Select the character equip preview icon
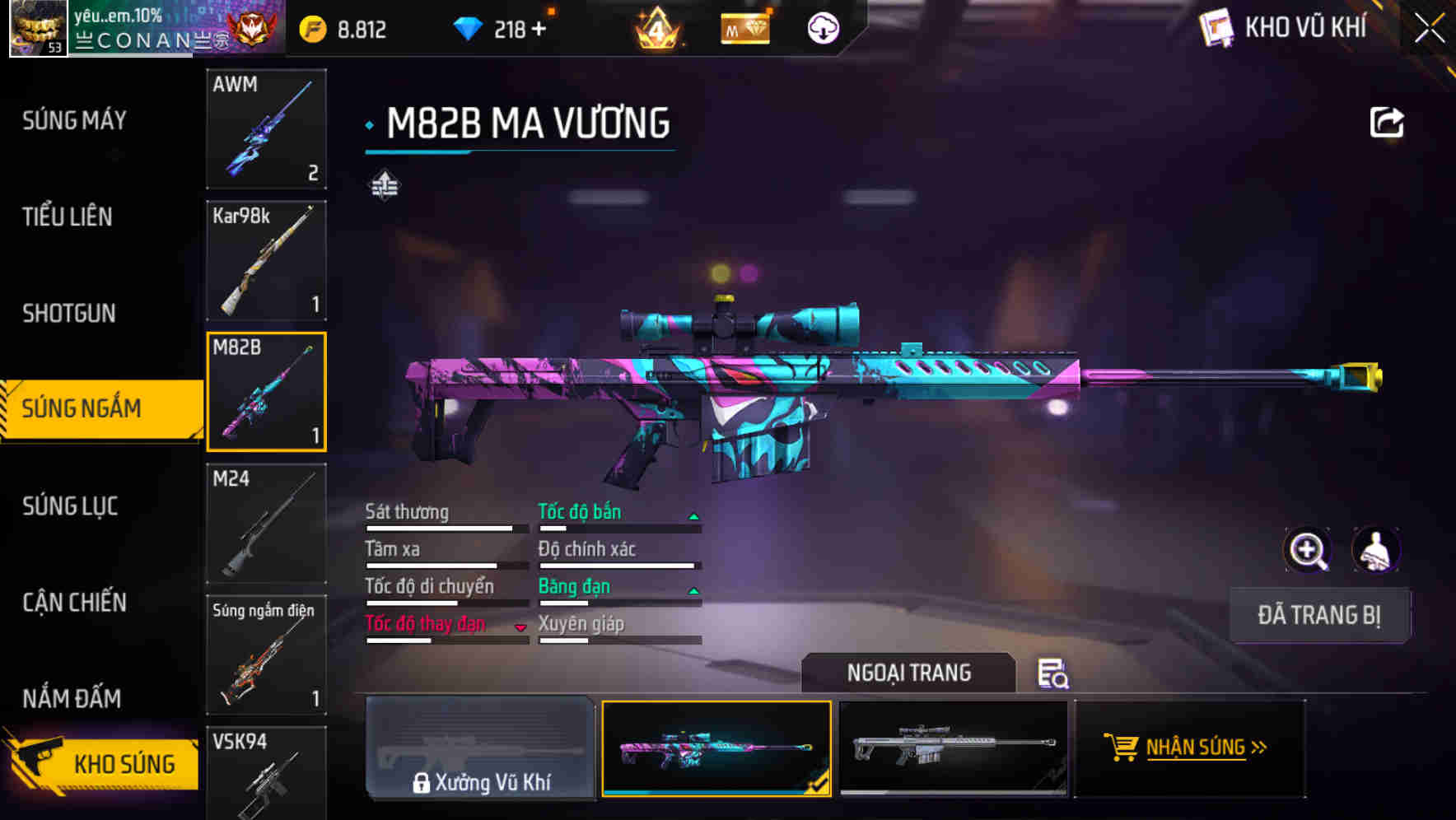The width and height of the screenshot is (1456, 820). point(1377,550)
